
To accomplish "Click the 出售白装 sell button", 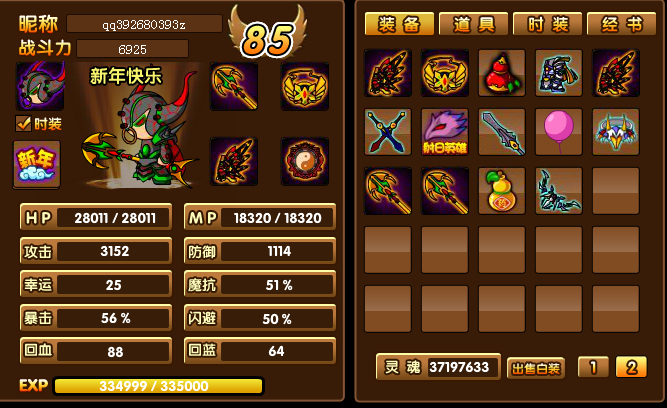I will [536, 368].
